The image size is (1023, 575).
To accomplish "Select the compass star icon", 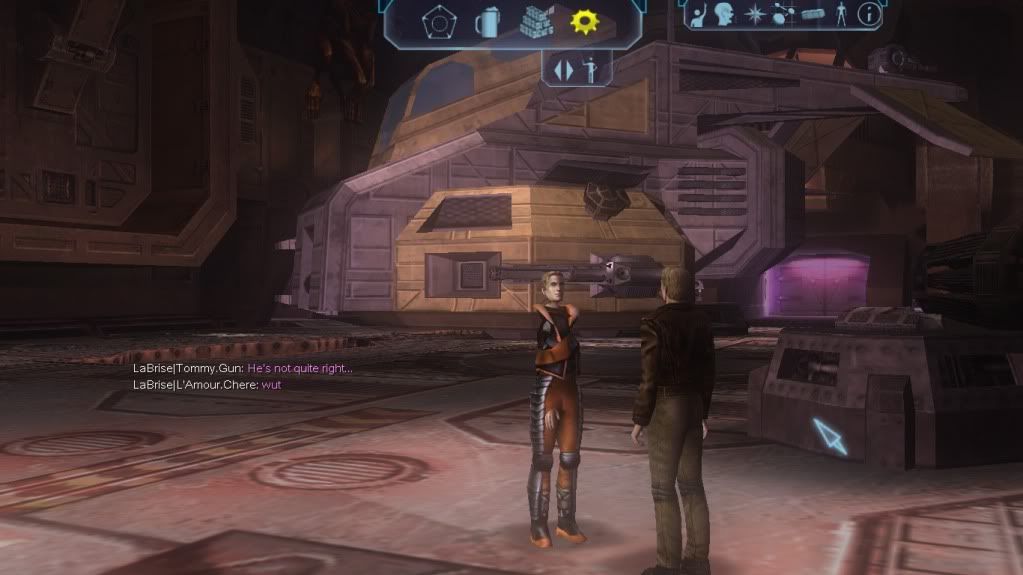I will [755, 15].
